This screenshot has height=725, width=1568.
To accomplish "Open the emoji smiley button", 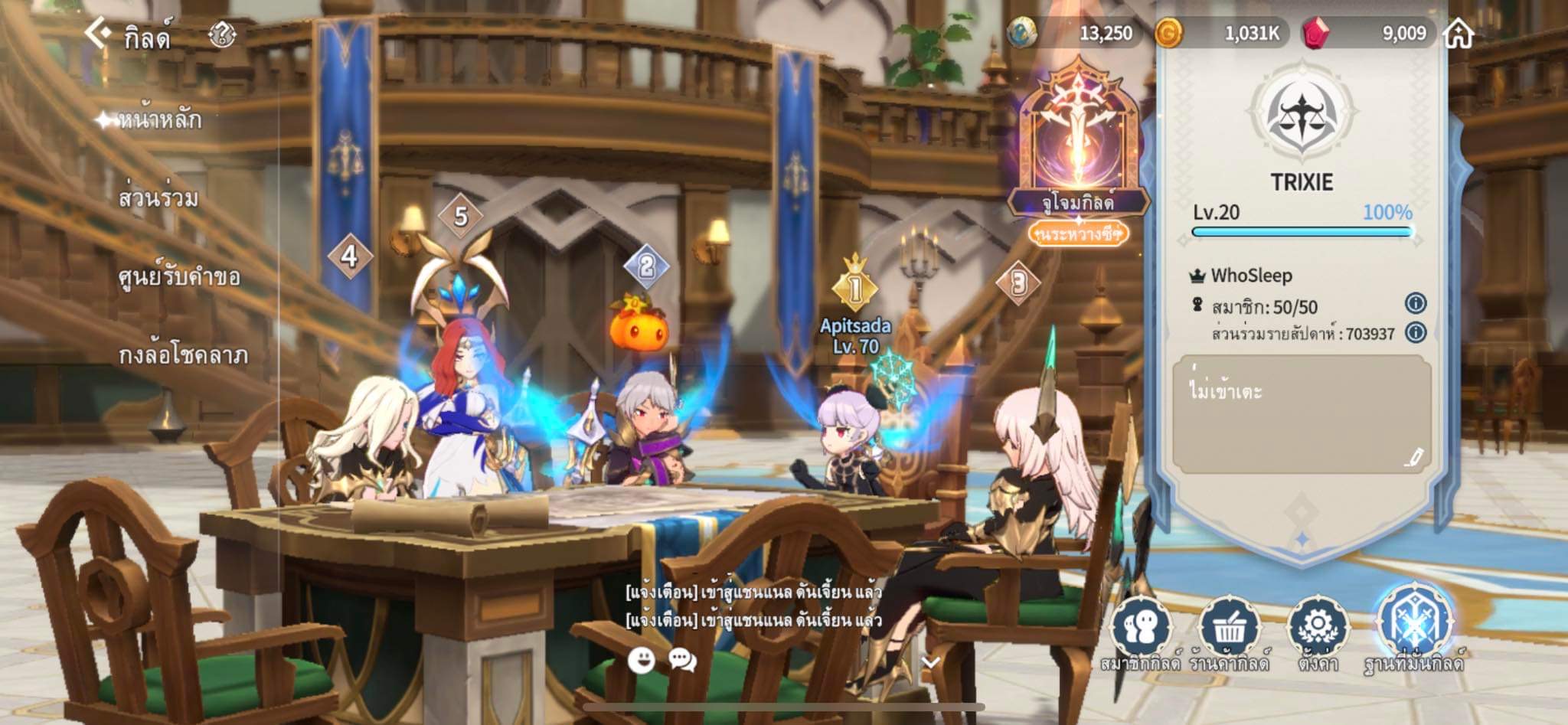I will click(x=641, y=660).
